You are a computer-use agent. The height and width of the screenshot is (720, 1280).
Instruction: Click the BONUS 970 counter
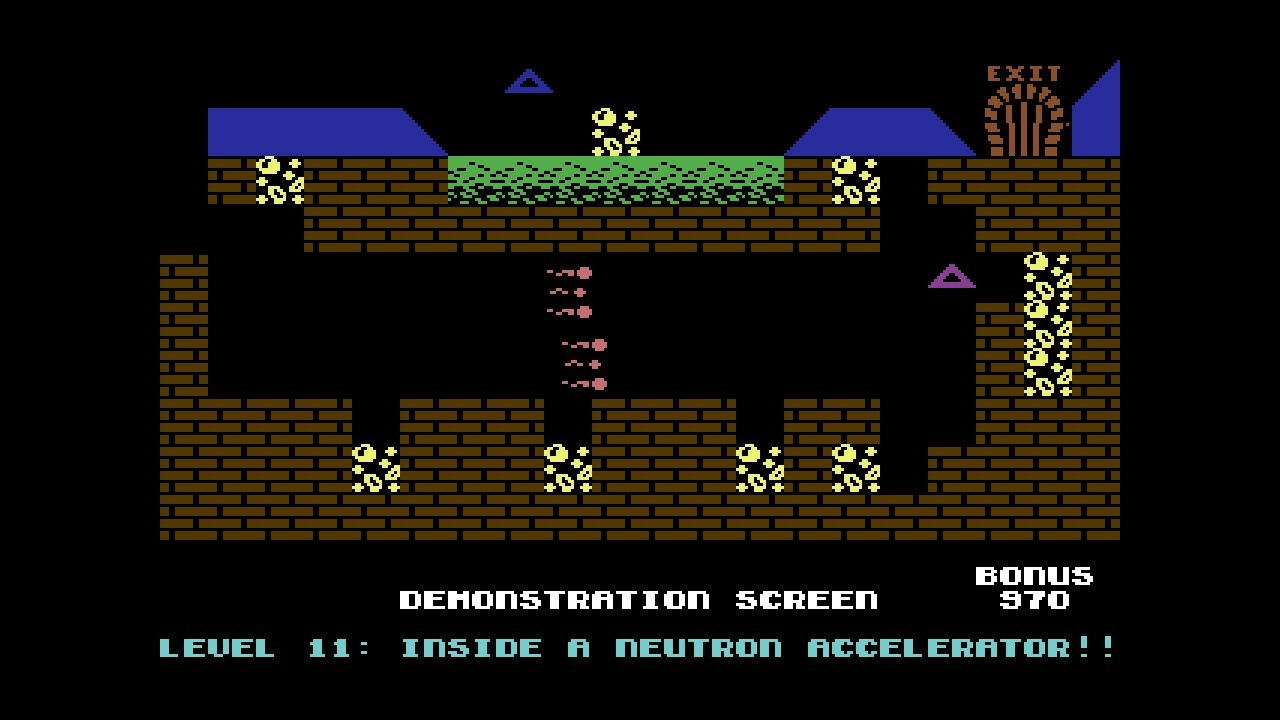tap(1034, 588)
